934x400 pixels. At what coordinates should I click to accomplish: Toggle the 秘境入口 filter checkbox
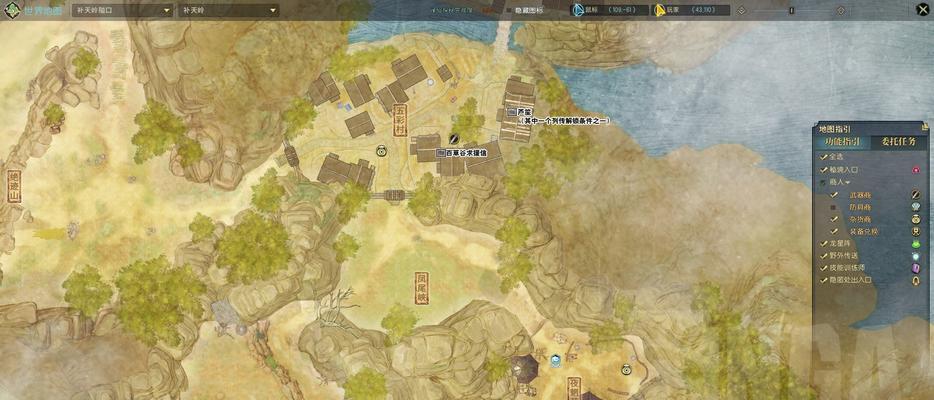(x=823, y=170)
